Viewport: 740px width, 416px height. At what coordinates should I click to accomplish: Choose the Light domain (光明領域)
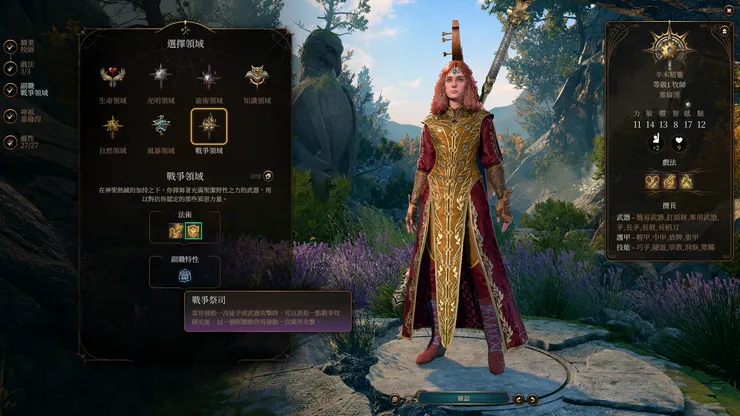pos(161,77)
